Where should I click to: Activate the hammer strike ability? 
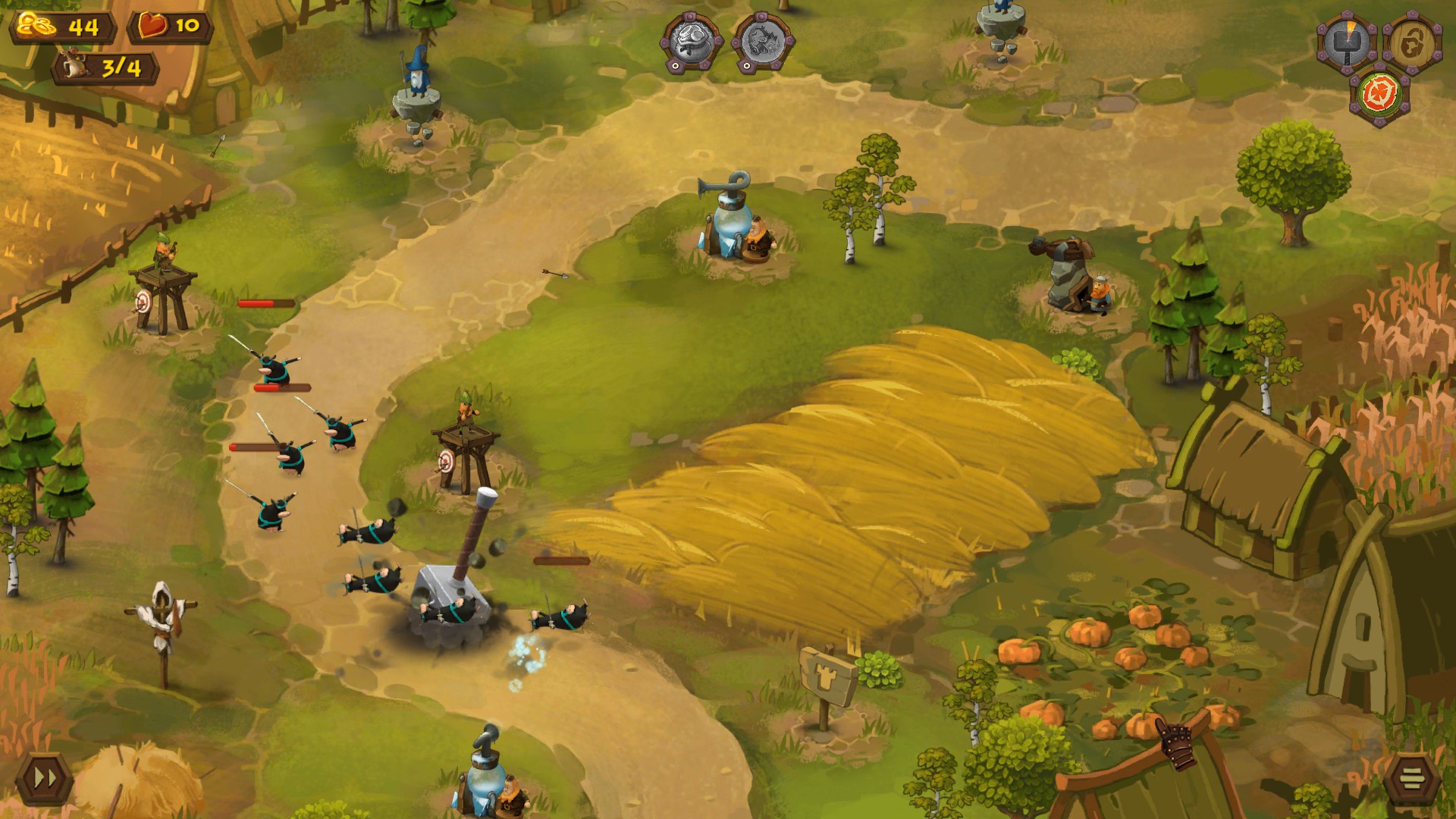click(x=1347, y=43)
